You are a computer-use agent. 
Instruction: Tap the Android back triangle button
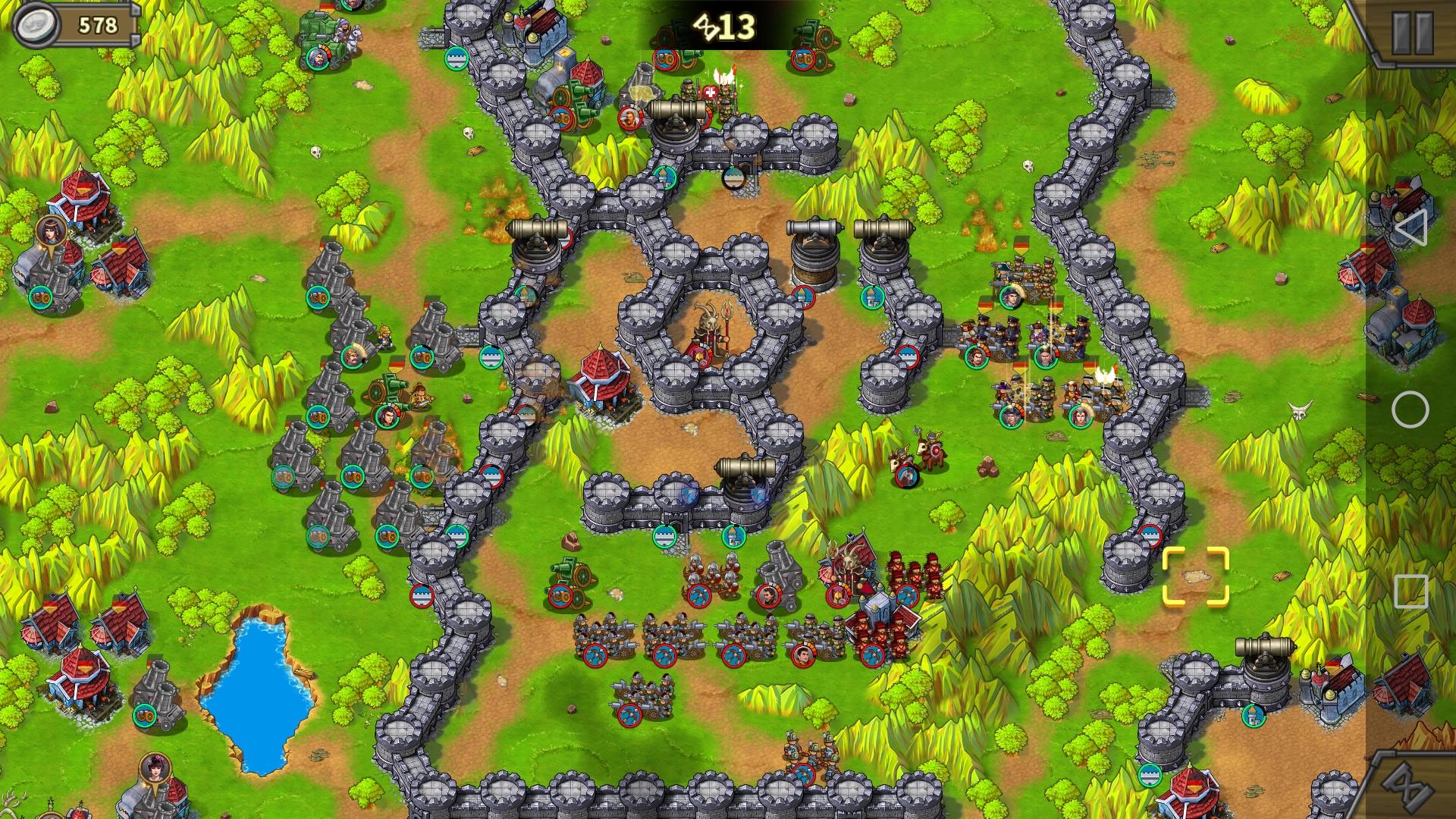(1409, 227)
